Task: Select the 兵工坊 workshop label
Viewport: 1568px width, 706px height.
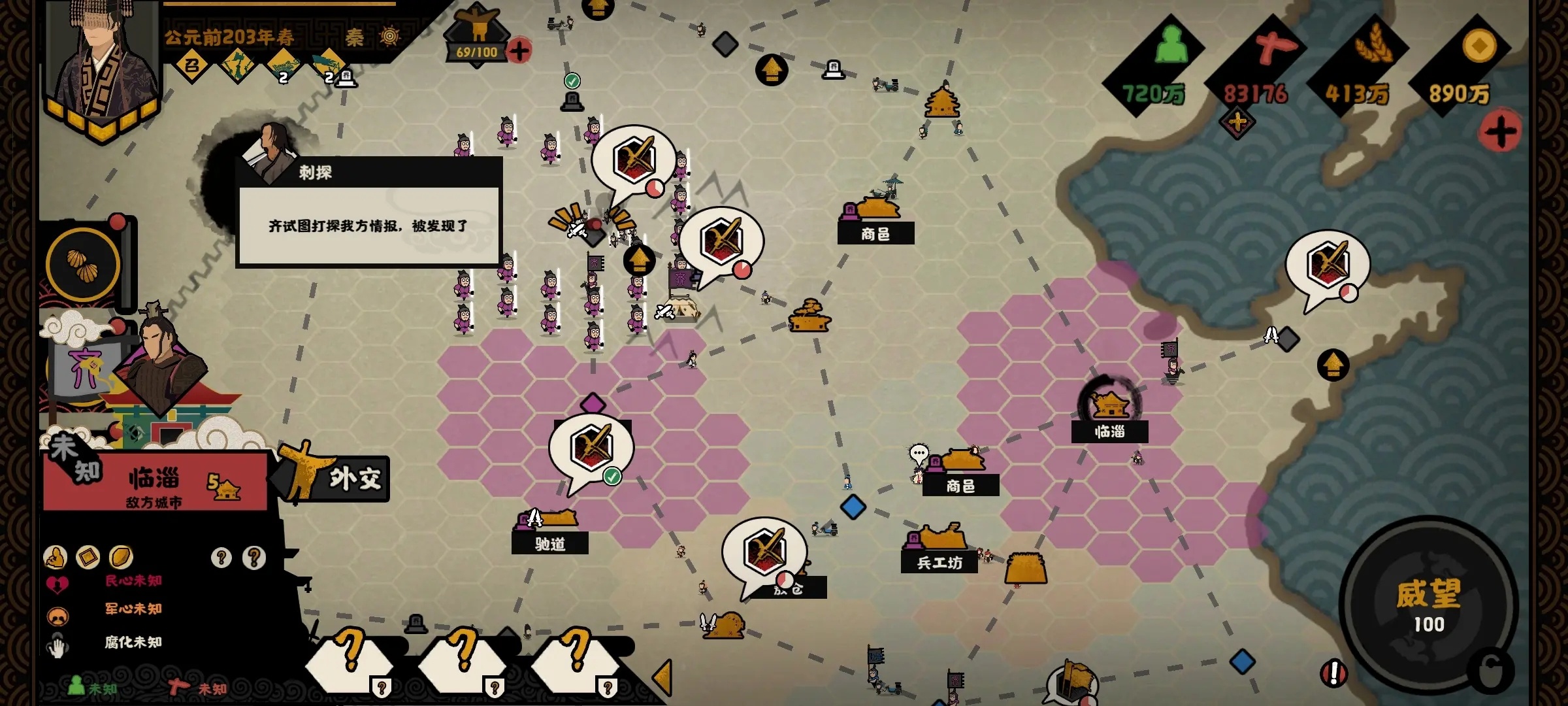Action: (x=939, y=562)
